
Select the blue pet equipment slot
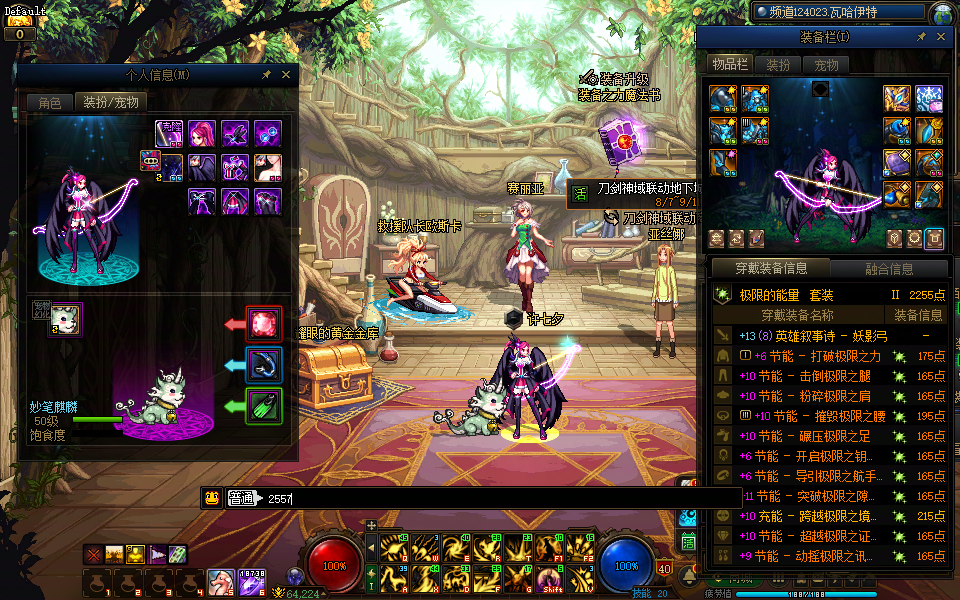pyautogui.click(x=265, y=366)
